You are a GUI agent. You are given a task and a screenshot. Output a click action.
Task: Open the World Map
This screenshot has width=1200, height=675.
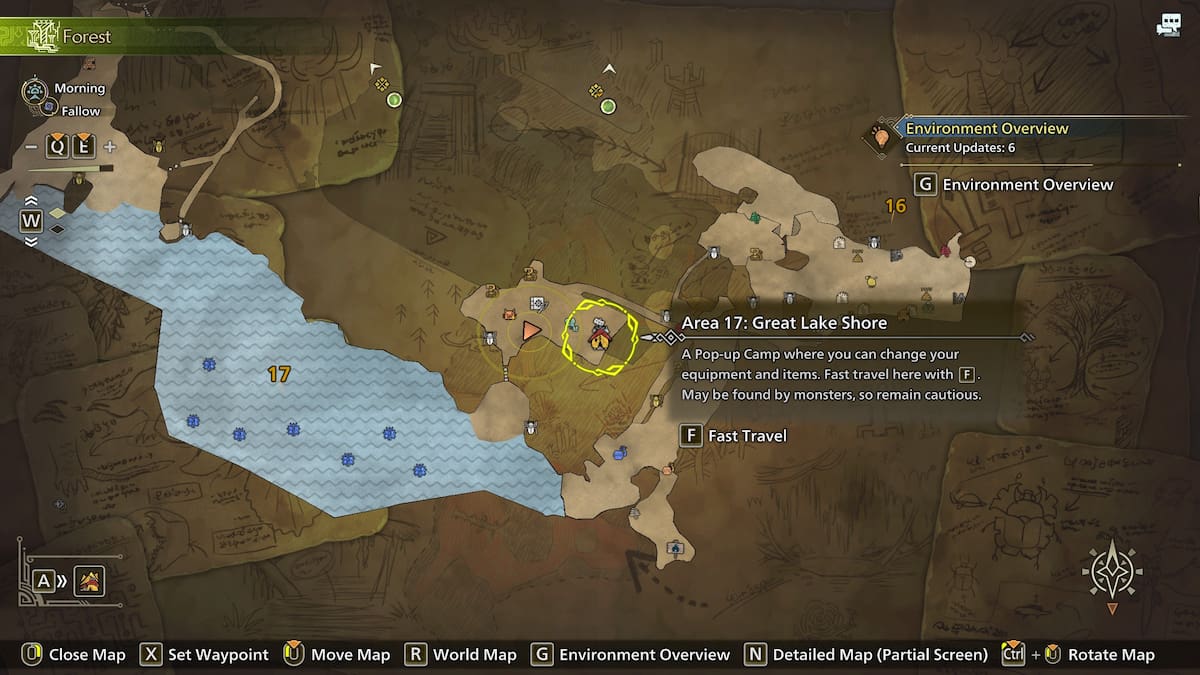[461, 655]
